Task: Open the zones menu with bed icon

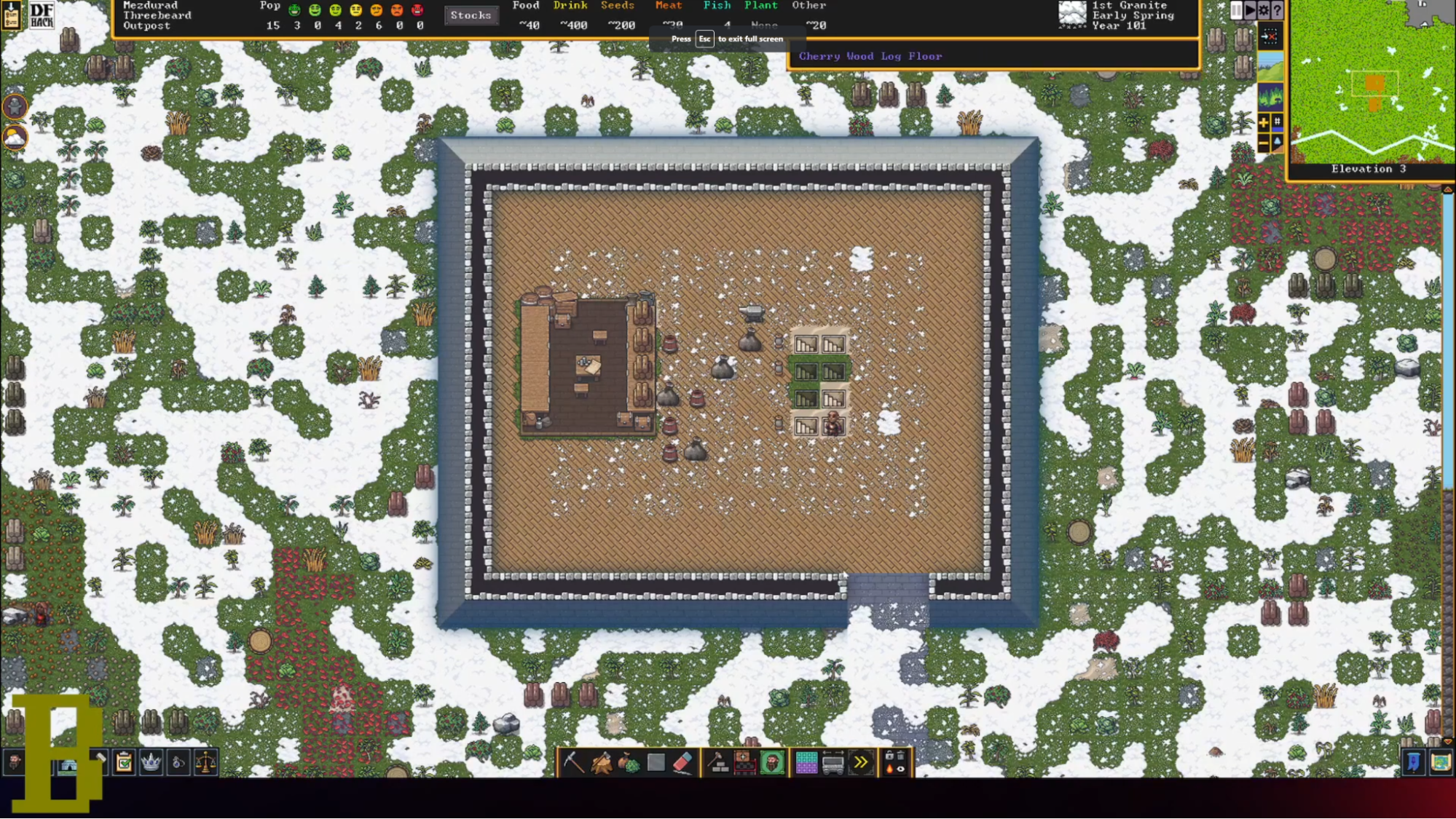Action: (x=745, y=762)
